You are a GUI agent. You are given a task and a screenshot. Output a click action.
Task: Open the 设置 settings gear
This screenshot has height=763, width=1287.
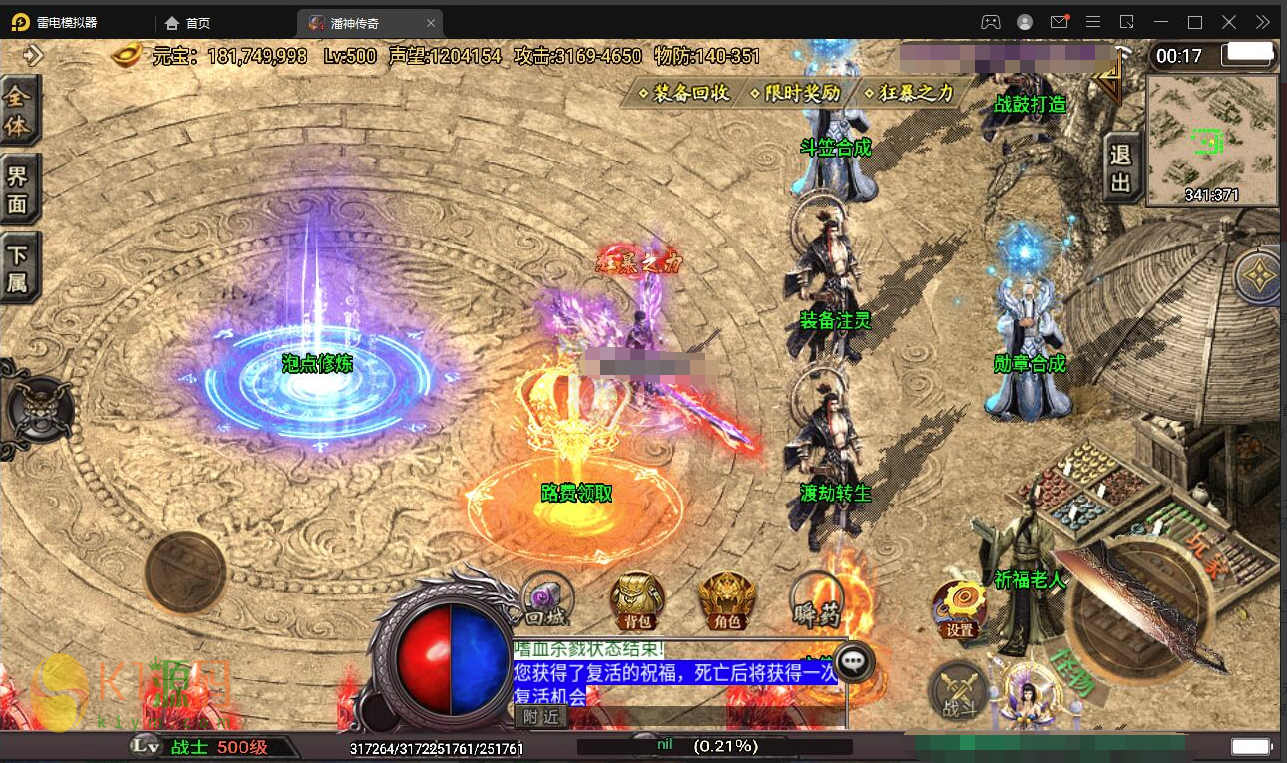[960, 608]
